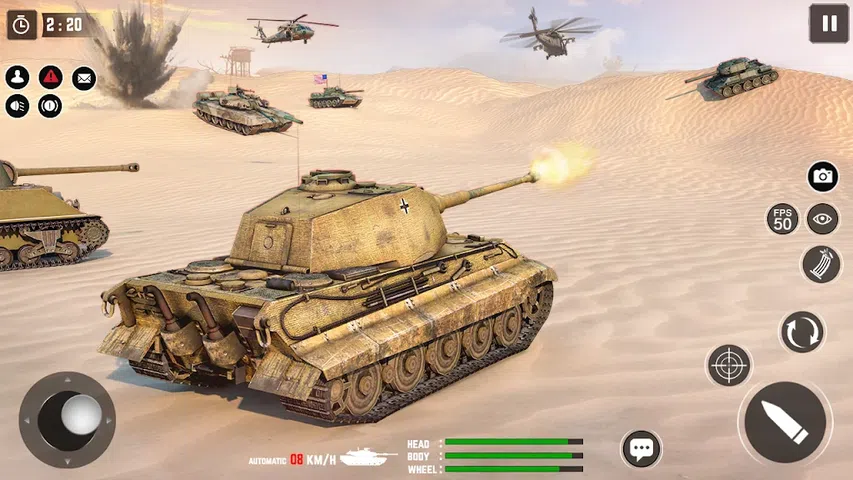
Task: Switch camera view with camera button
Action: (822, 177)
